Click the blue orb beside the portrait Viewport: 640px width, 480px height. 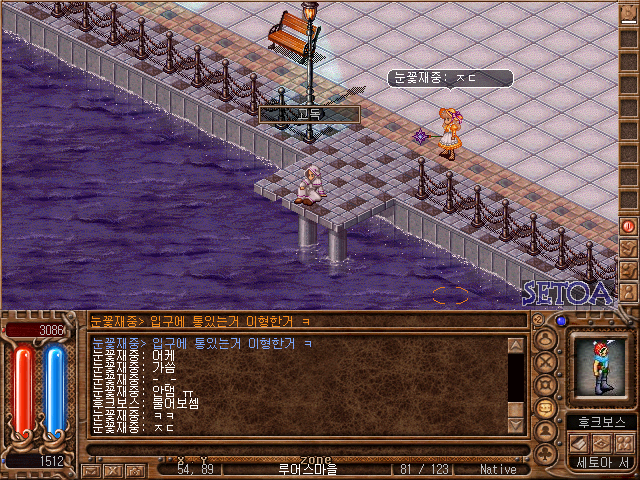tap(562, 321)
